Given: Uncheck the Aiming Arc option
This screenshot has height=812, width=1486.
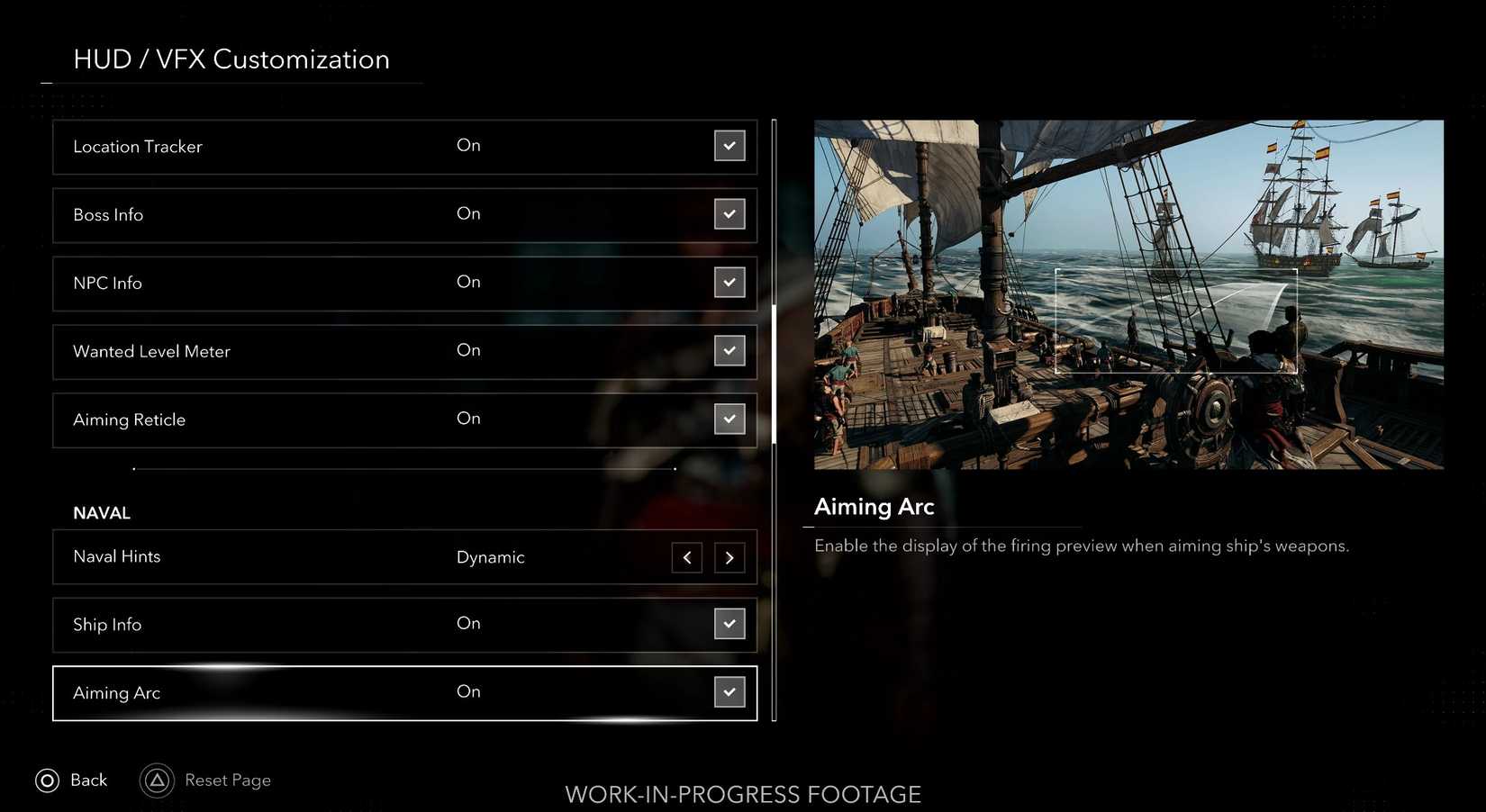Looking at the screenshot, I should point(729,691).
